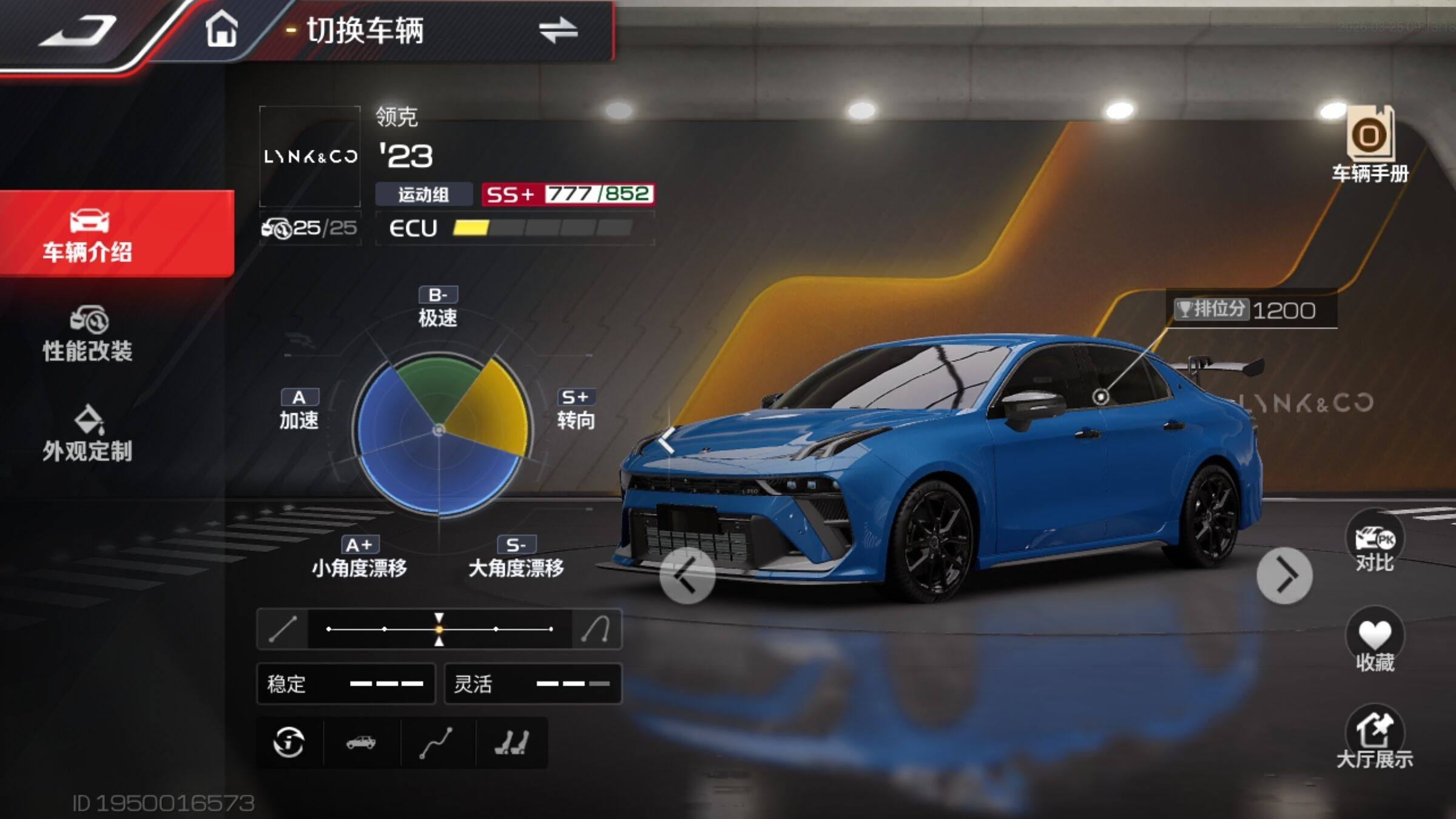Show the previous vehicle with left arrow
Image resolution: width=1456 pixels, height=819 pixels.
687,575
